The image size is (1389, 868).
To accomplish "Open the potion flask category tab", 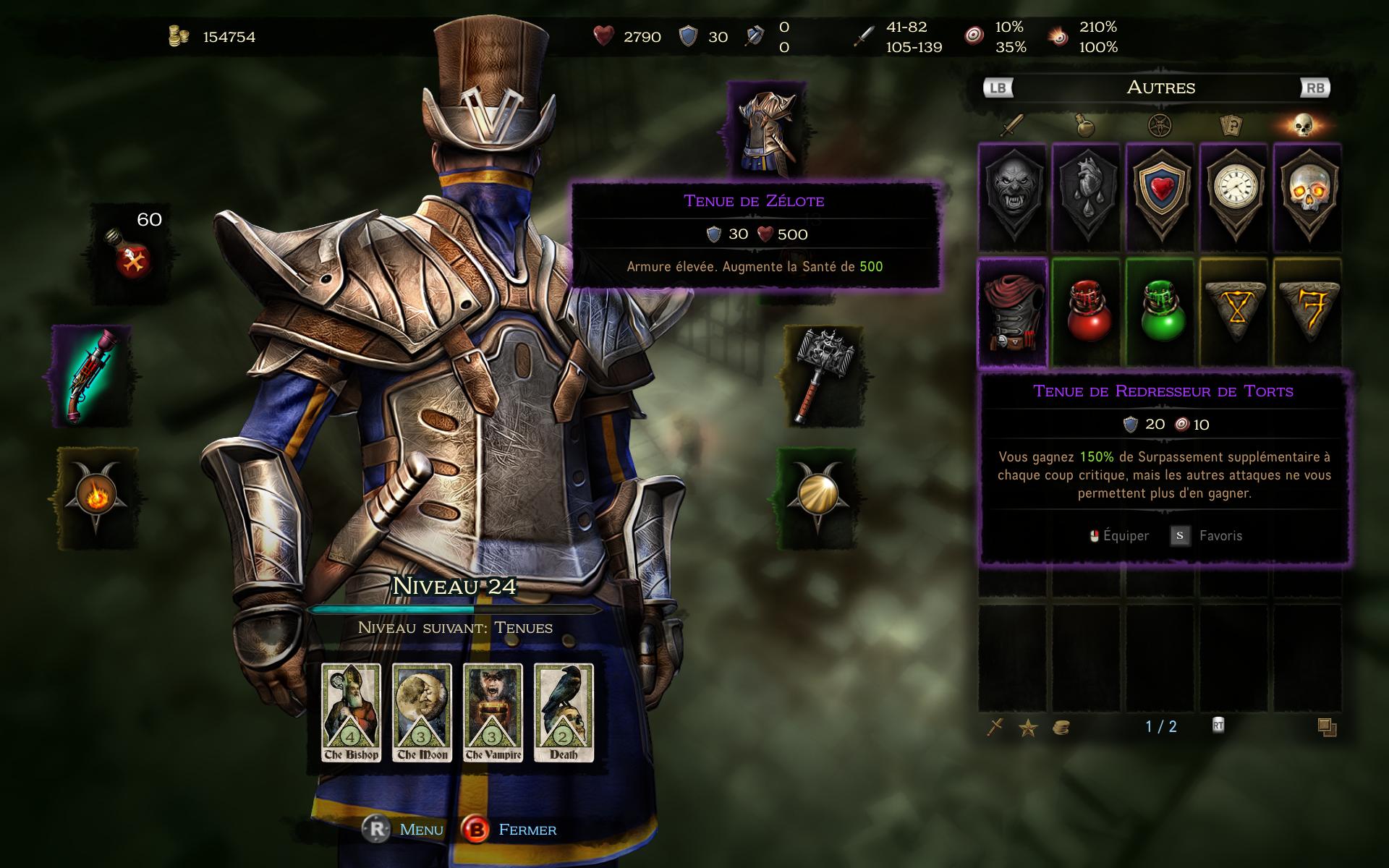I will click(x=1085, y=127).
